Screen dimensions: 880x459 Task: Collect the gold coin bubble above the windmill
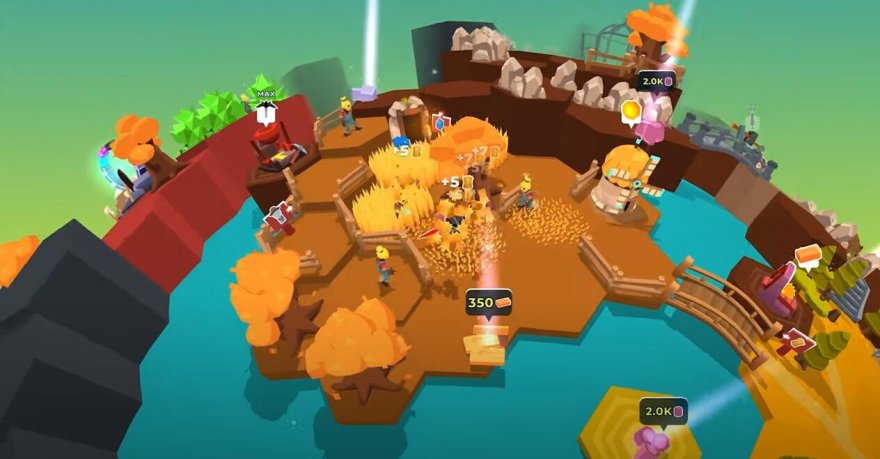(631, 110)
